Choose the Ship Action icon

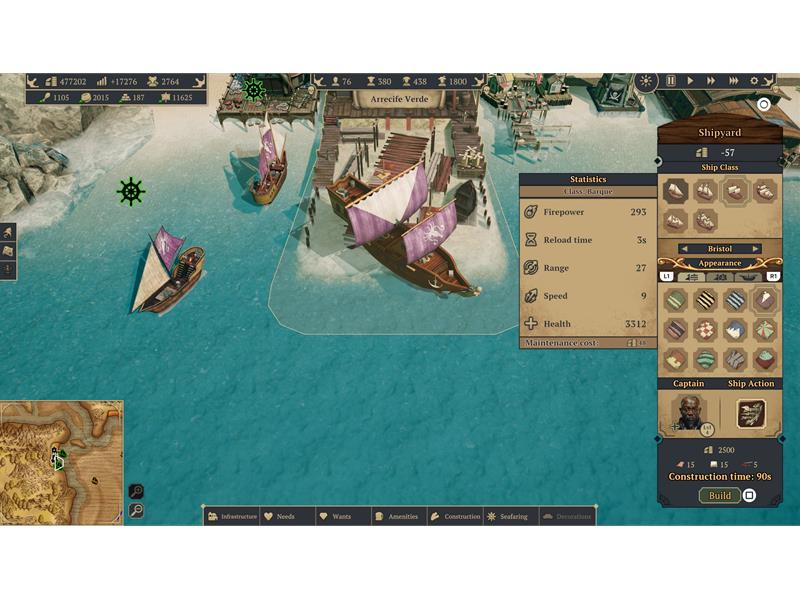point(751,413)
